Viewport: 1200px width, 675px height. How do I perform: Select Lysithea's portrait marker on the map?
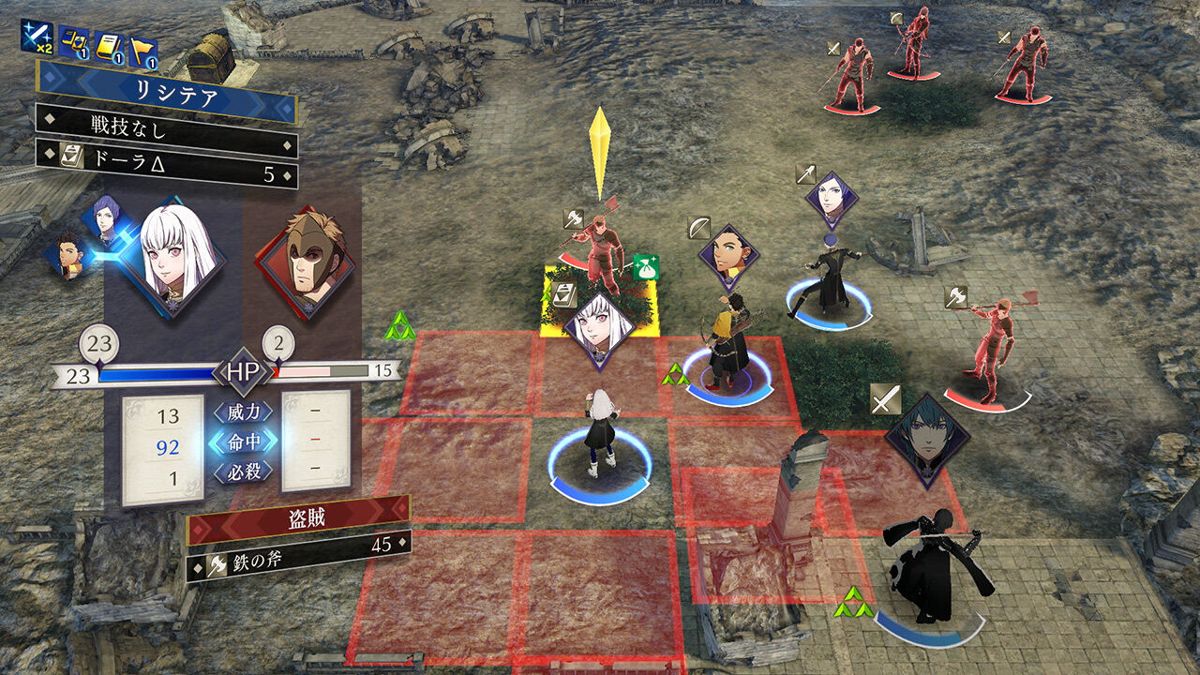[x=599, y=328]
